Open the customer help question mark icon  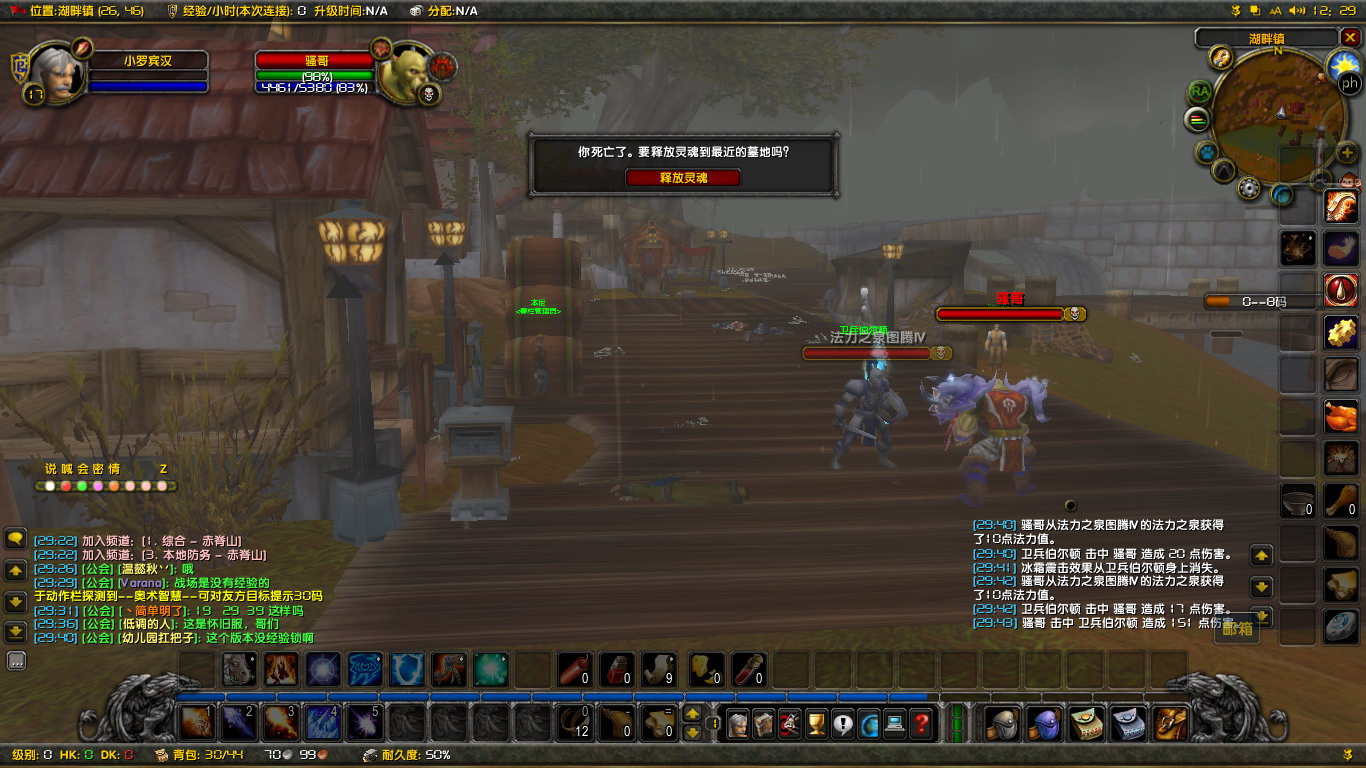point(921,723)
